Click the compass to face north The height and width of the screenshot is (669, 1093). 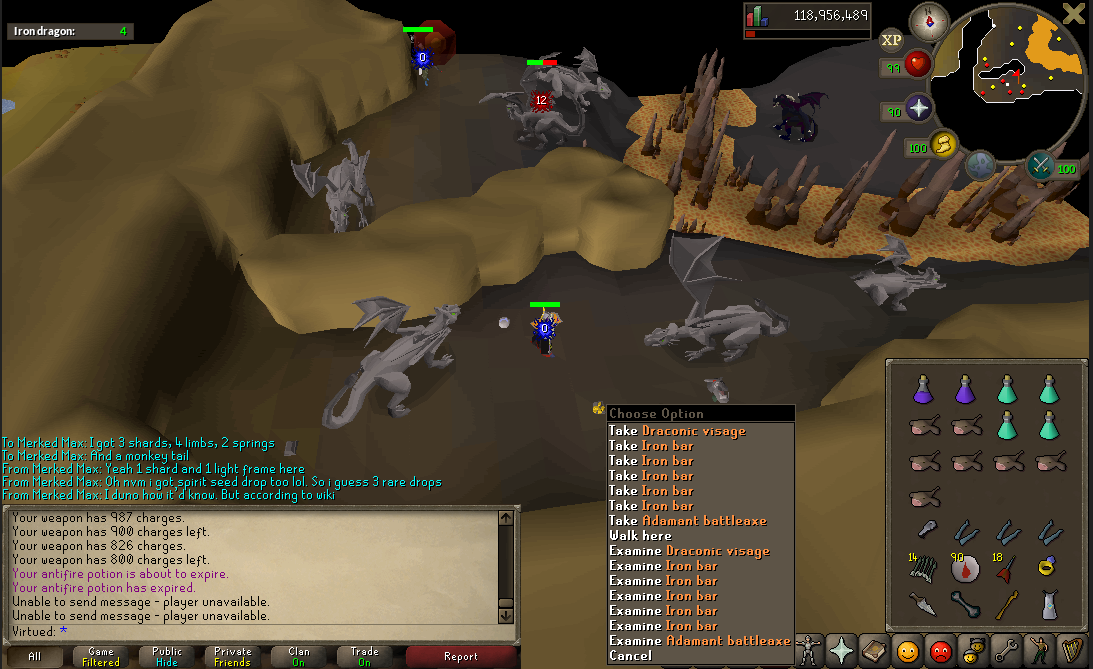pyautogui.click(x=929, y=21)
